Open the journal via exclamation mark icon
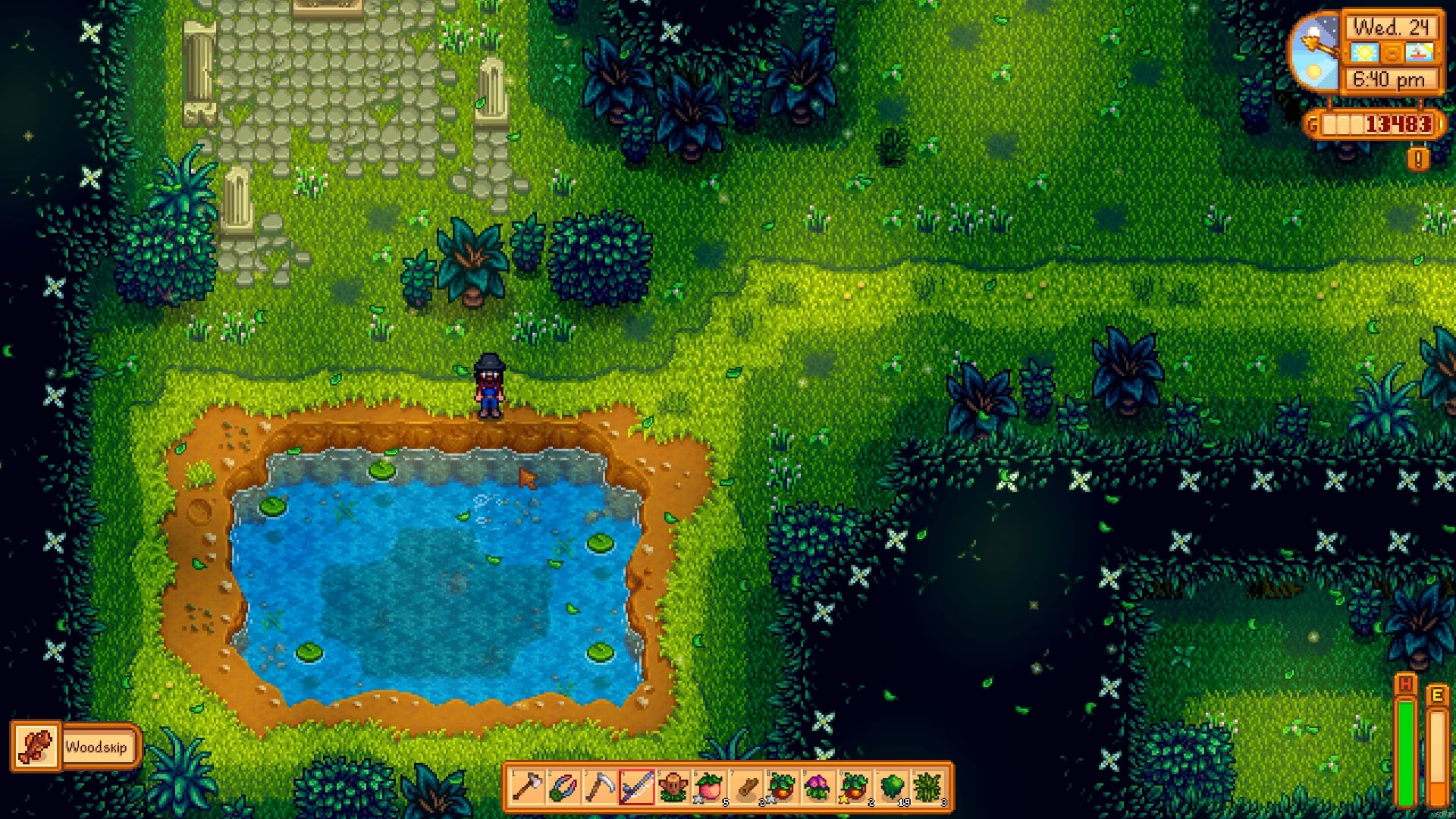The width and height of the screenshot is (1456, 819). click(x=1418, y=158)
